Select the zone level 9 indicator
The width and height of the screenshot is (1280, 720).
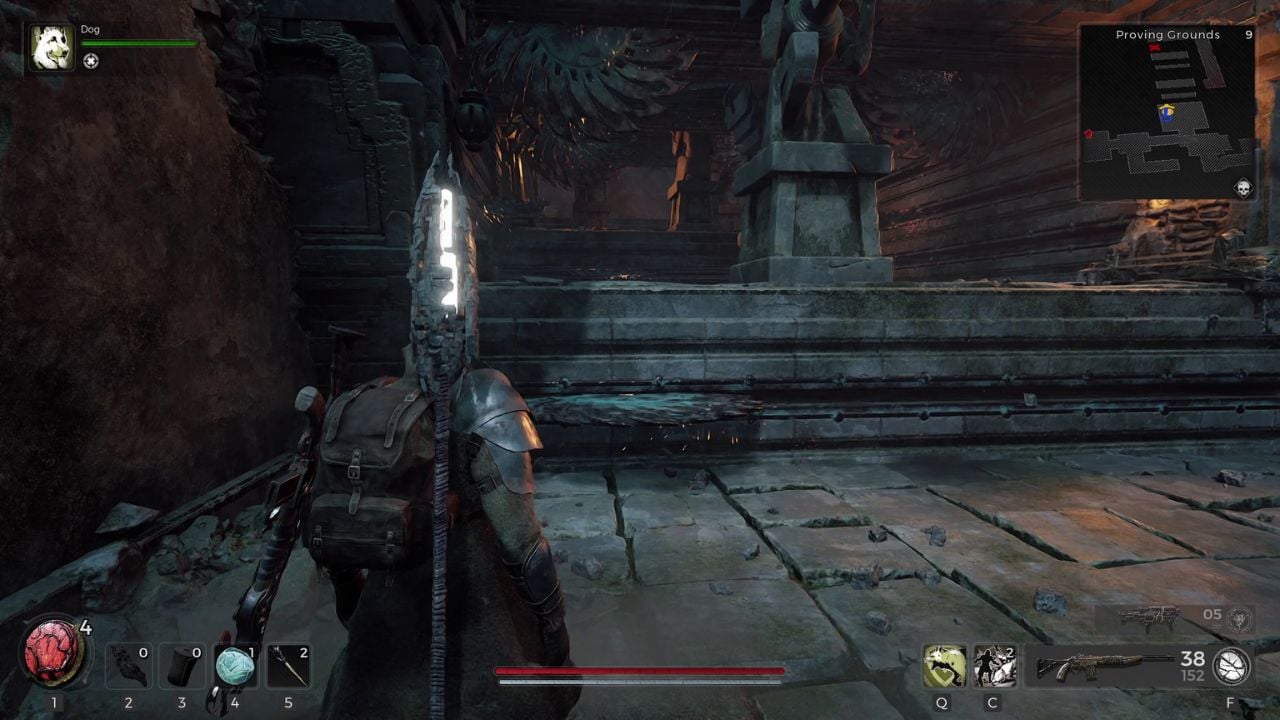click(1247, 33)
